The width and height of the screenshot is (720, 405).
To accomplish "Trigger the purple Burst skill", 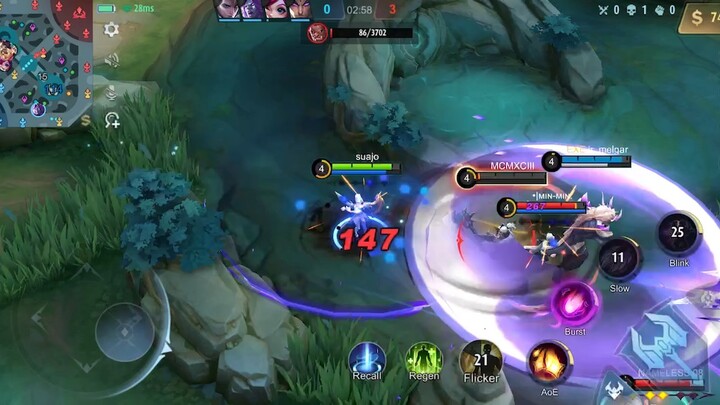I will [x=574, y=303].
